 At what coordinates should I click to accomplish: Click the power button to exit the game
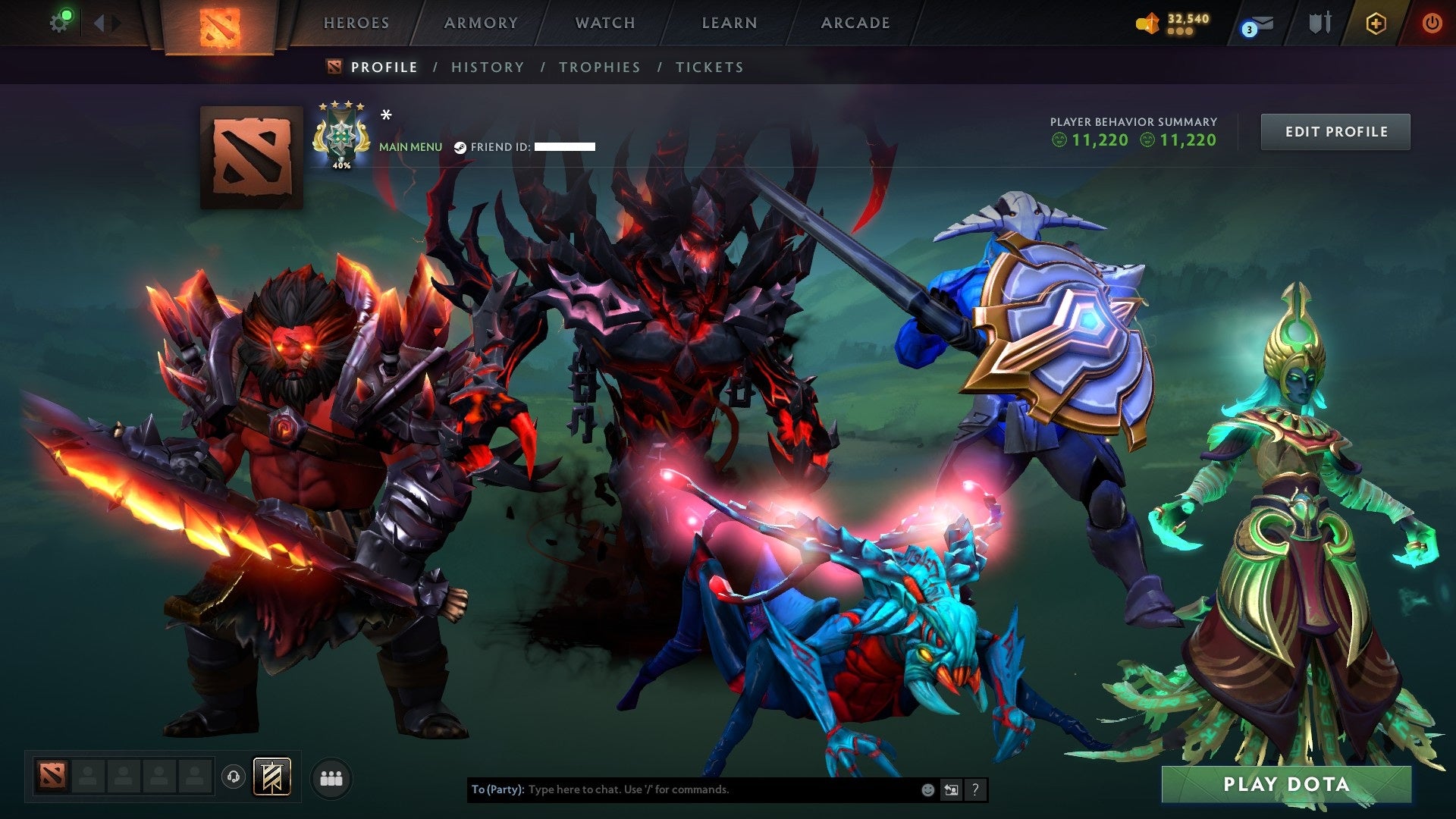(x=1432, y=22)
